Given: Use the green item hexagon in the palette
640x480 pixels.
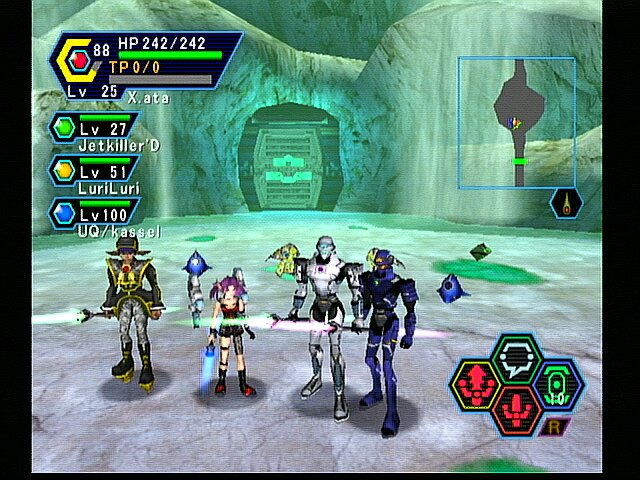Looking at the screenshot, I should click(x=557, y=383).
